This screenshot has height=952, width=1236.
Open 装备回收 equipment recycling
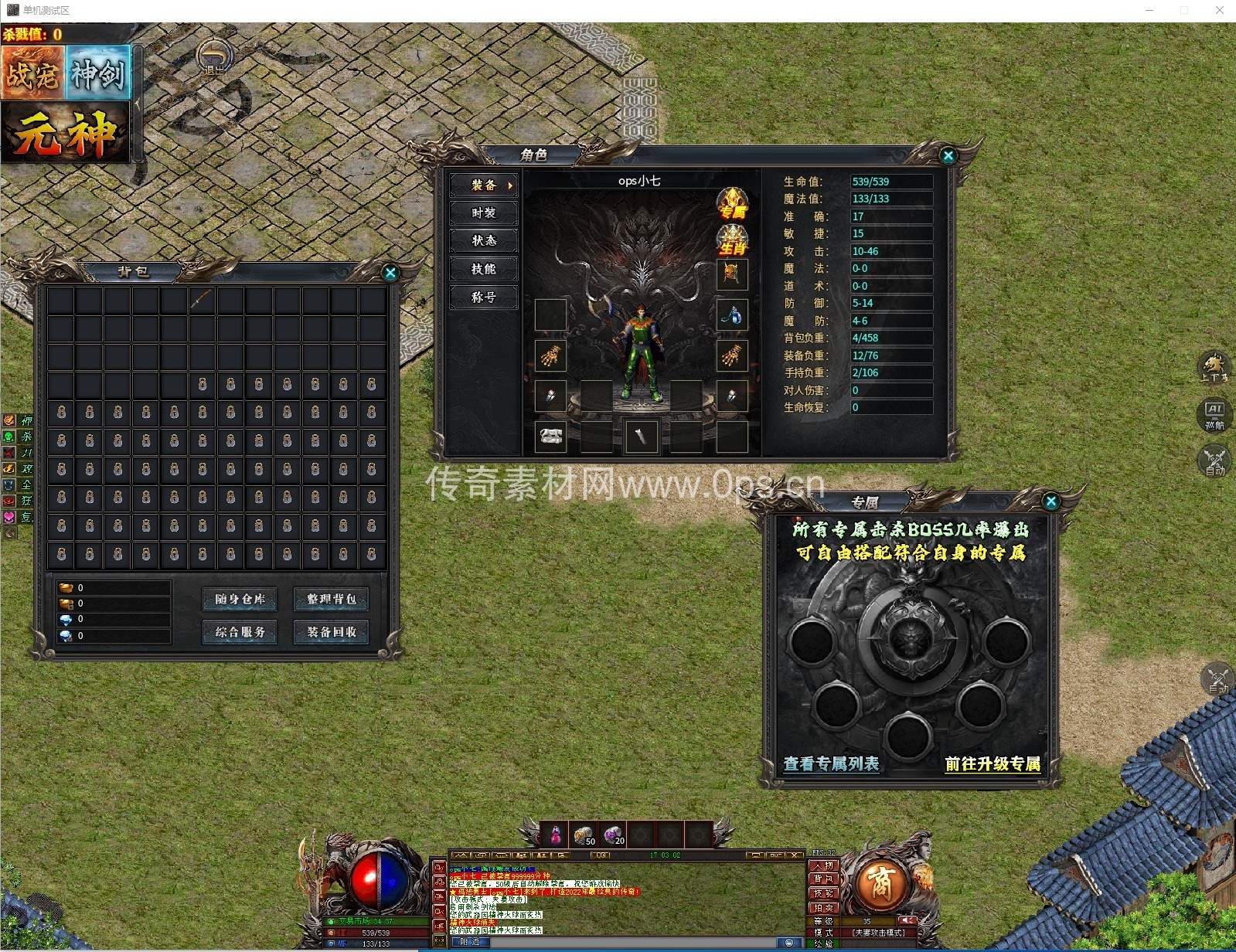coord(331,632)
